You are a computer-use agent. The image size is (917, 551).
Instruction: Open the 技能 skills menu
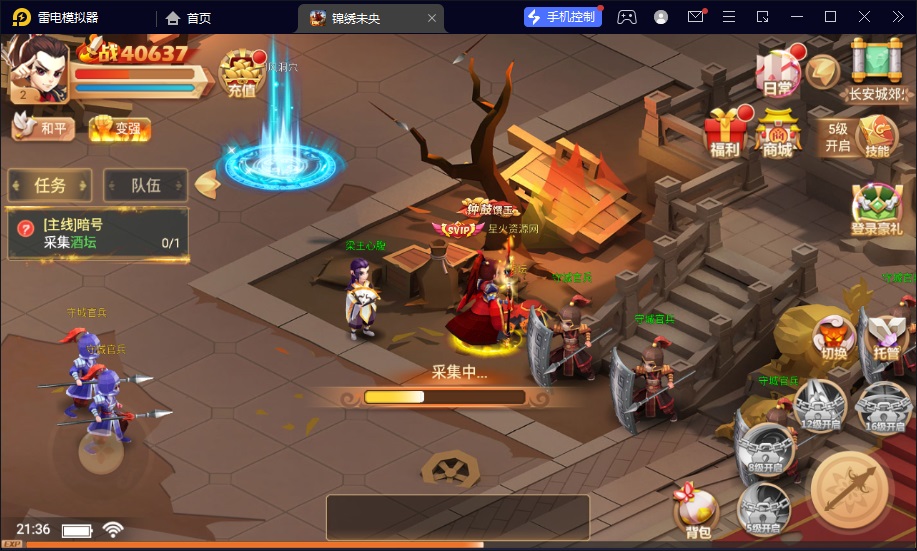[877, 135]
